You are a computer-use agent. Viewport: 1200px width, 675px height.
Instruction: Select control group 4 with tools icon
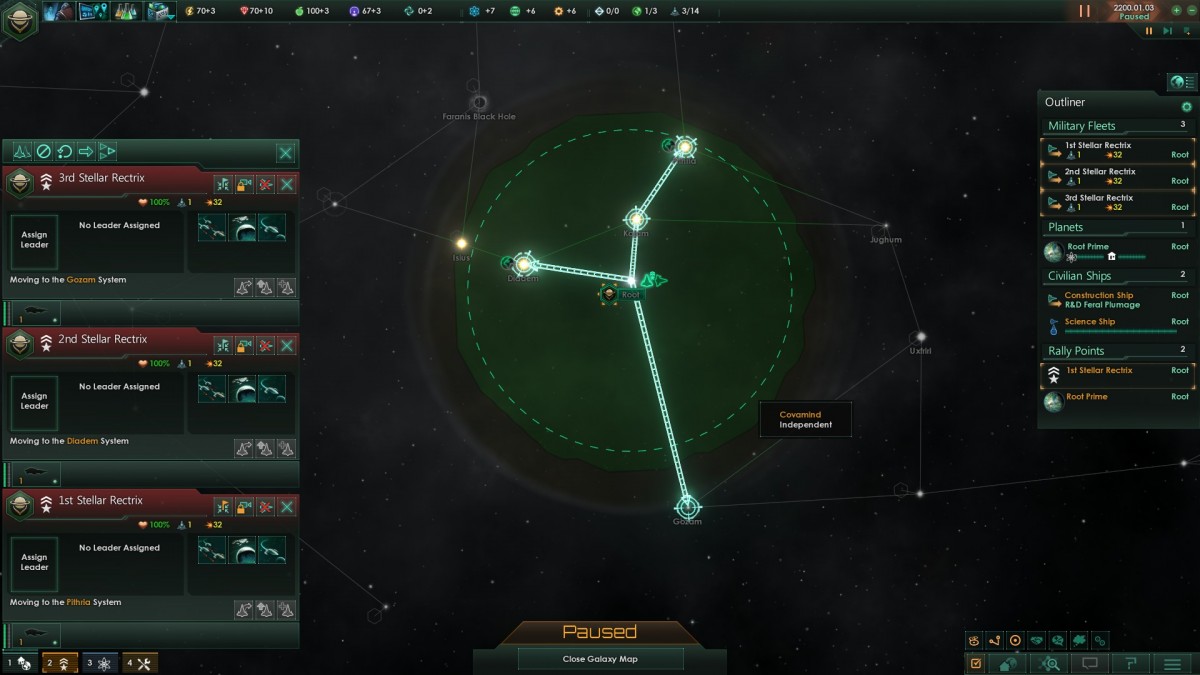click(141, 662)
